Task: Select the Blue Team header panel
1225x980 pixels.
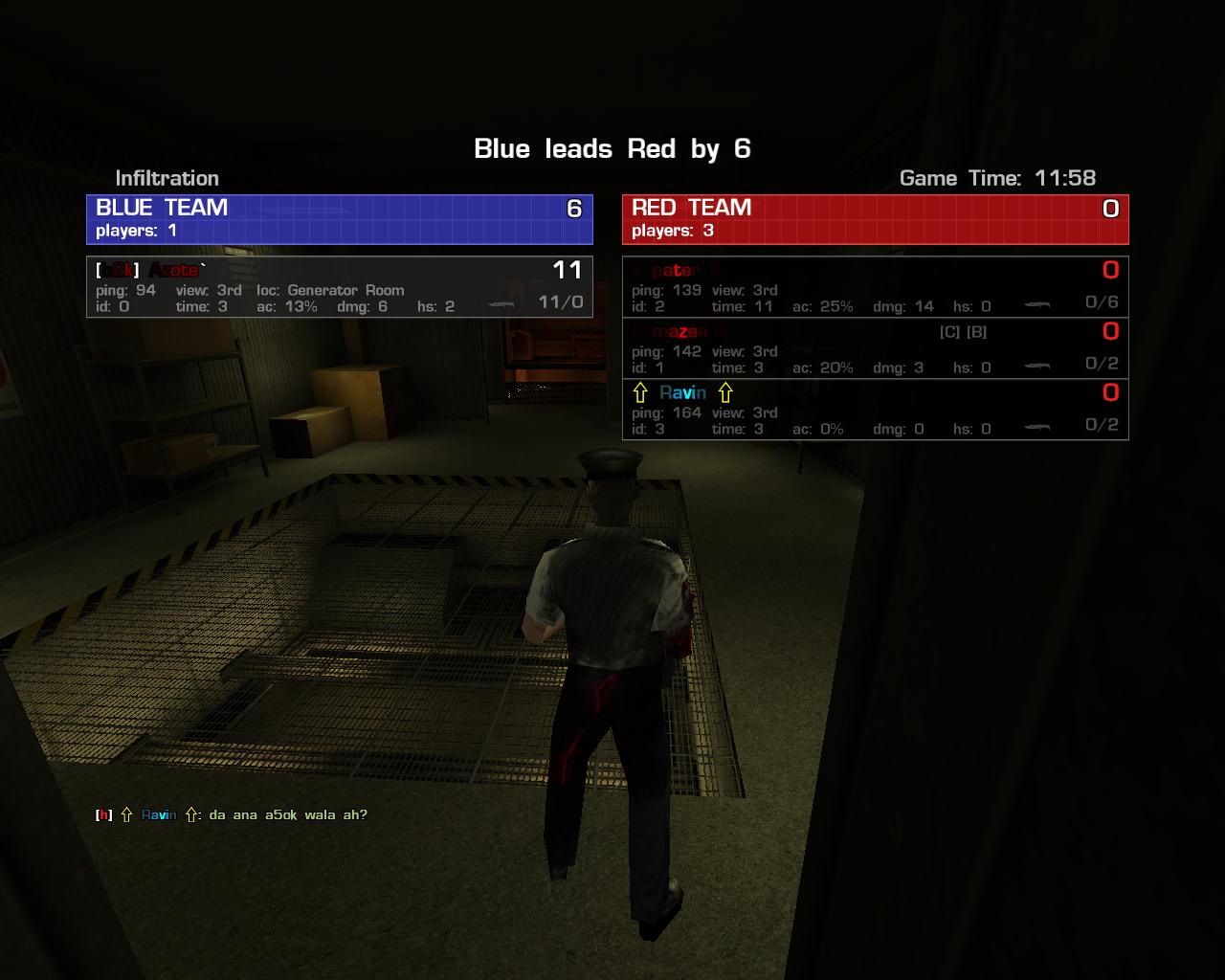Action: click(x=339, y=219)
